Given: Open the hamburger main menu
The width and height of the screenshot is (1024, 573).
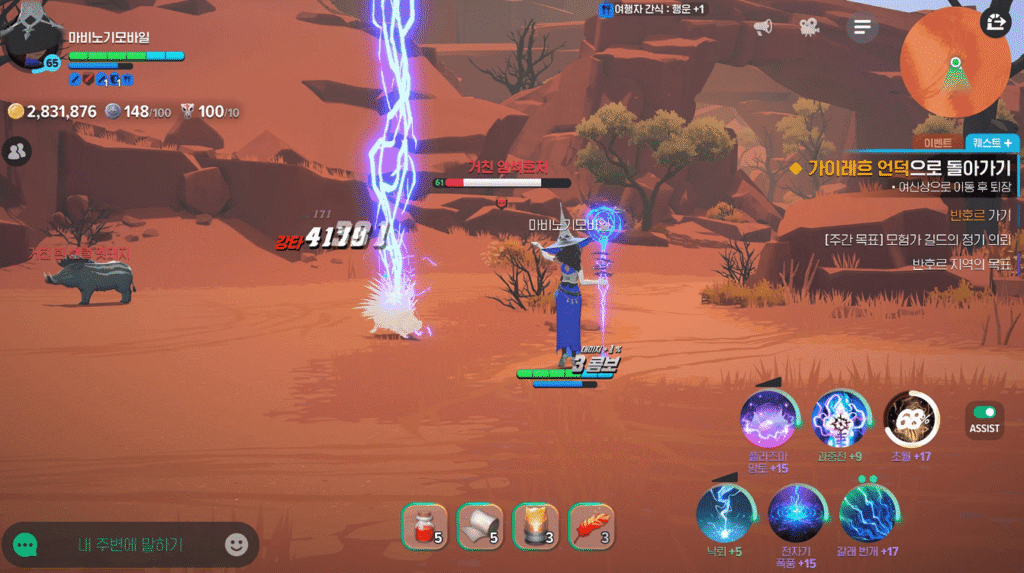Looking at the screenshot, I should click(862, 27).
